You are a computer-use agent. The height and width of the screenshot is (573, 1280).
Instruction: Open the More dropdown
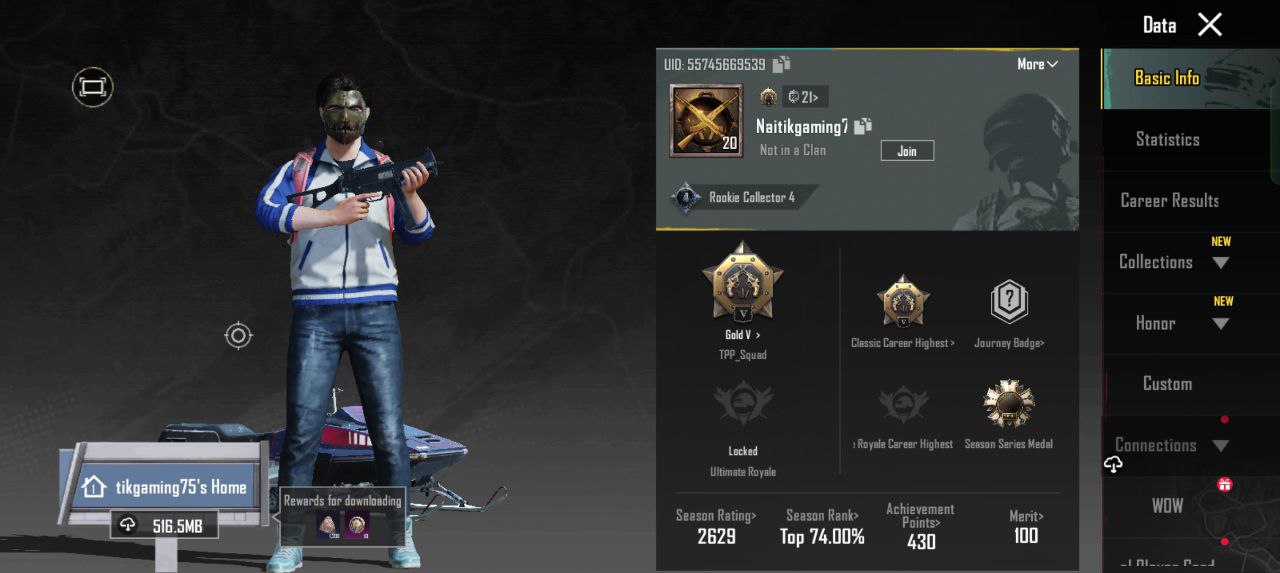click(x=1037, y=64)
